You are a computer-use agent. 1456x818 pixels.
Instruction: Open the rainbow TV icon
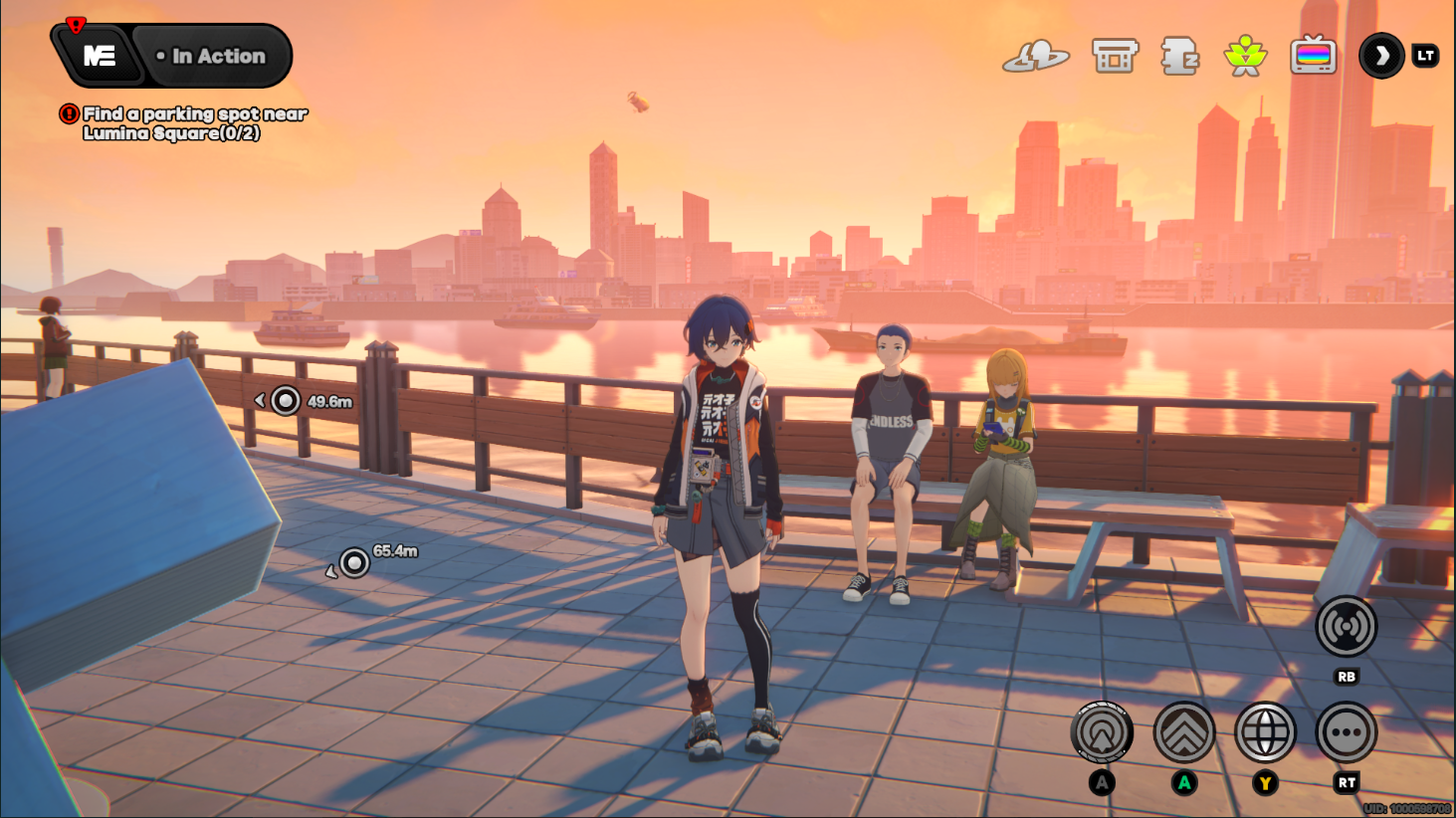1313,57
